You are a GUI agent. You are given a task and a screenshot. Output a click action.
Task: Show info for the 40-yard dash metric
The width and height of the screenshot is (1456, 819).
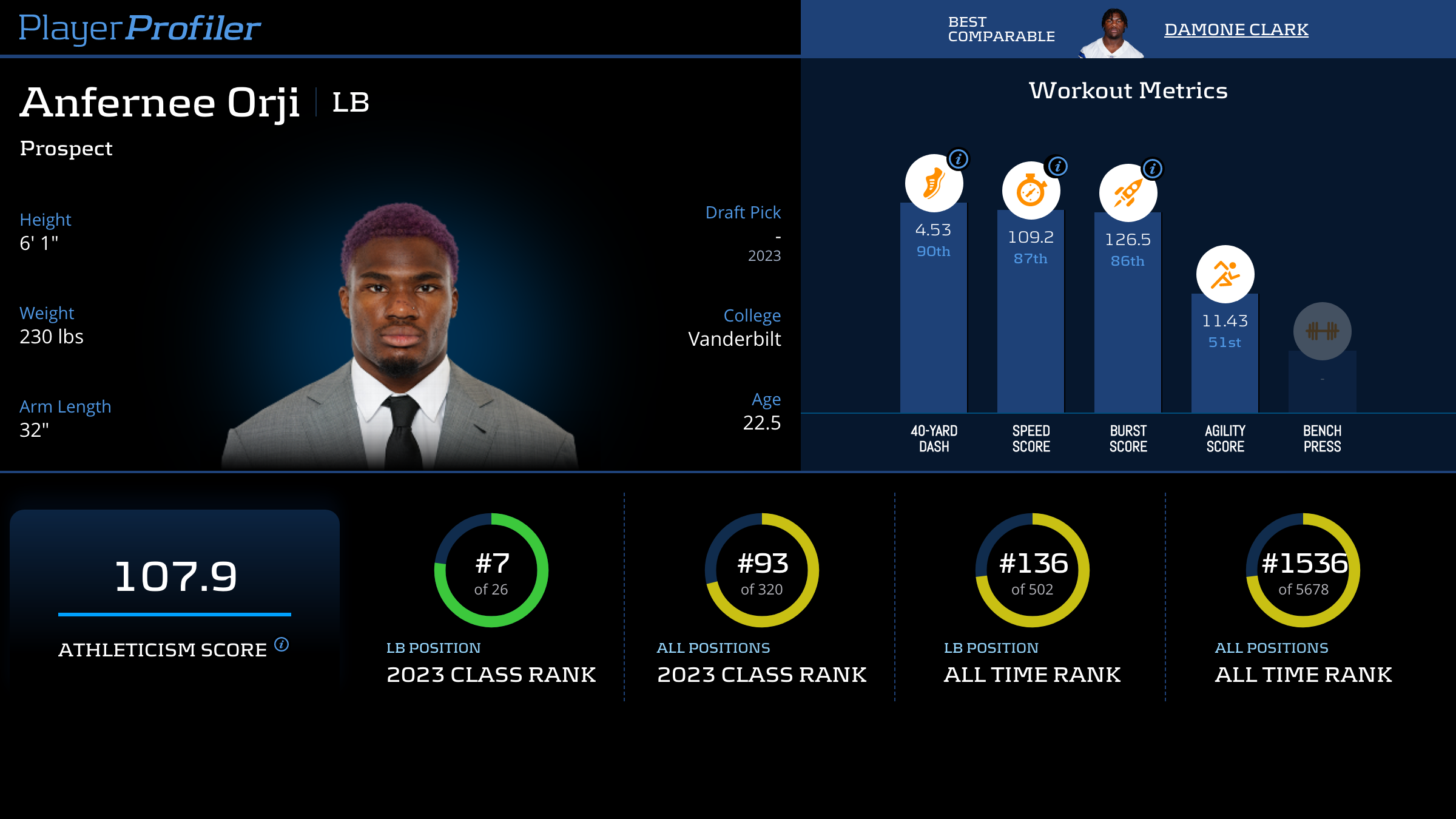click(x=959, y=160)
